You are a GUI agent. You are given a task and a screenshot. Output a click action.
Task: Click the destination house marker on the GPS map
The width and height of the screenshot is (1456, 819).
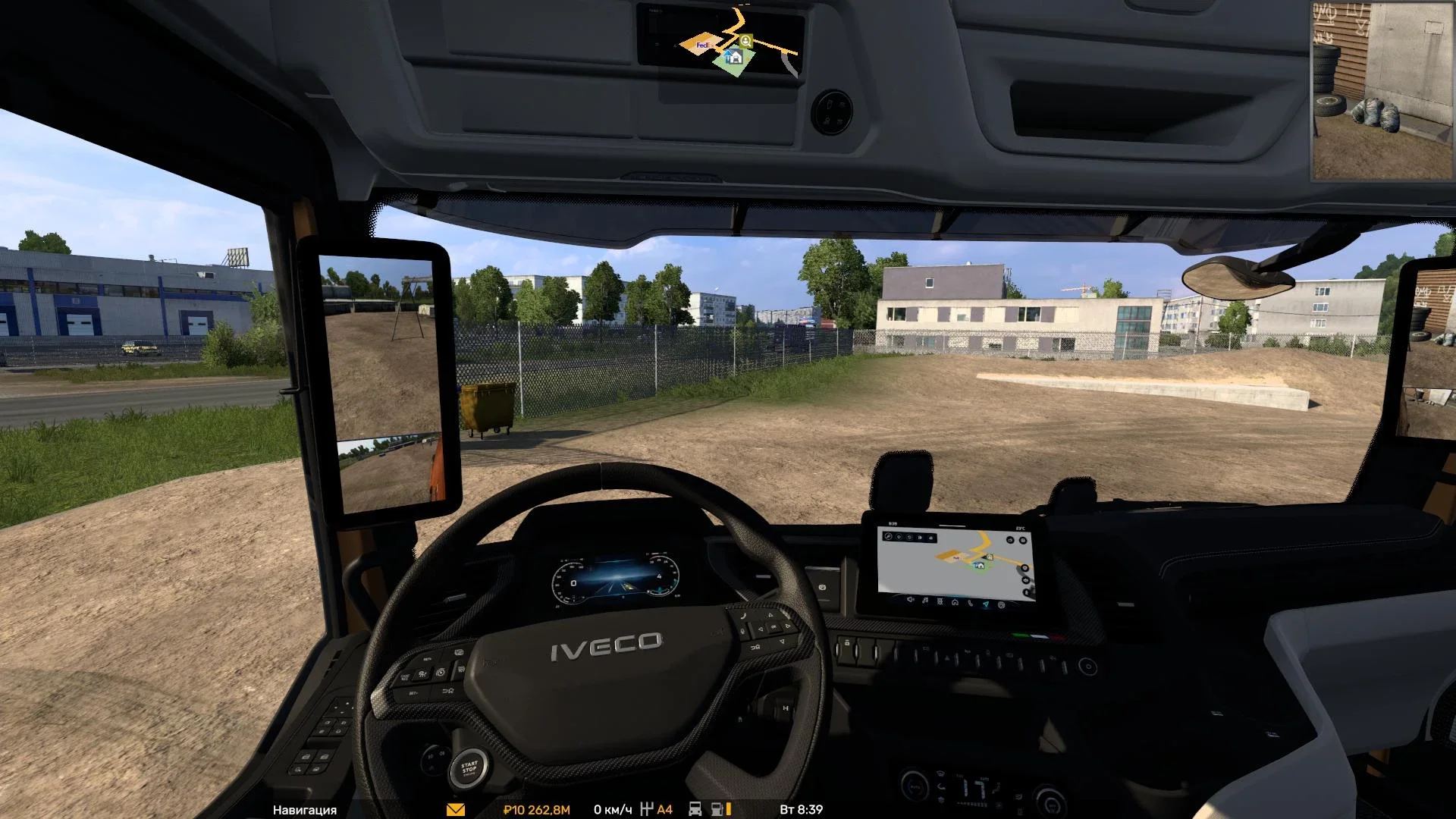(980, 566)
